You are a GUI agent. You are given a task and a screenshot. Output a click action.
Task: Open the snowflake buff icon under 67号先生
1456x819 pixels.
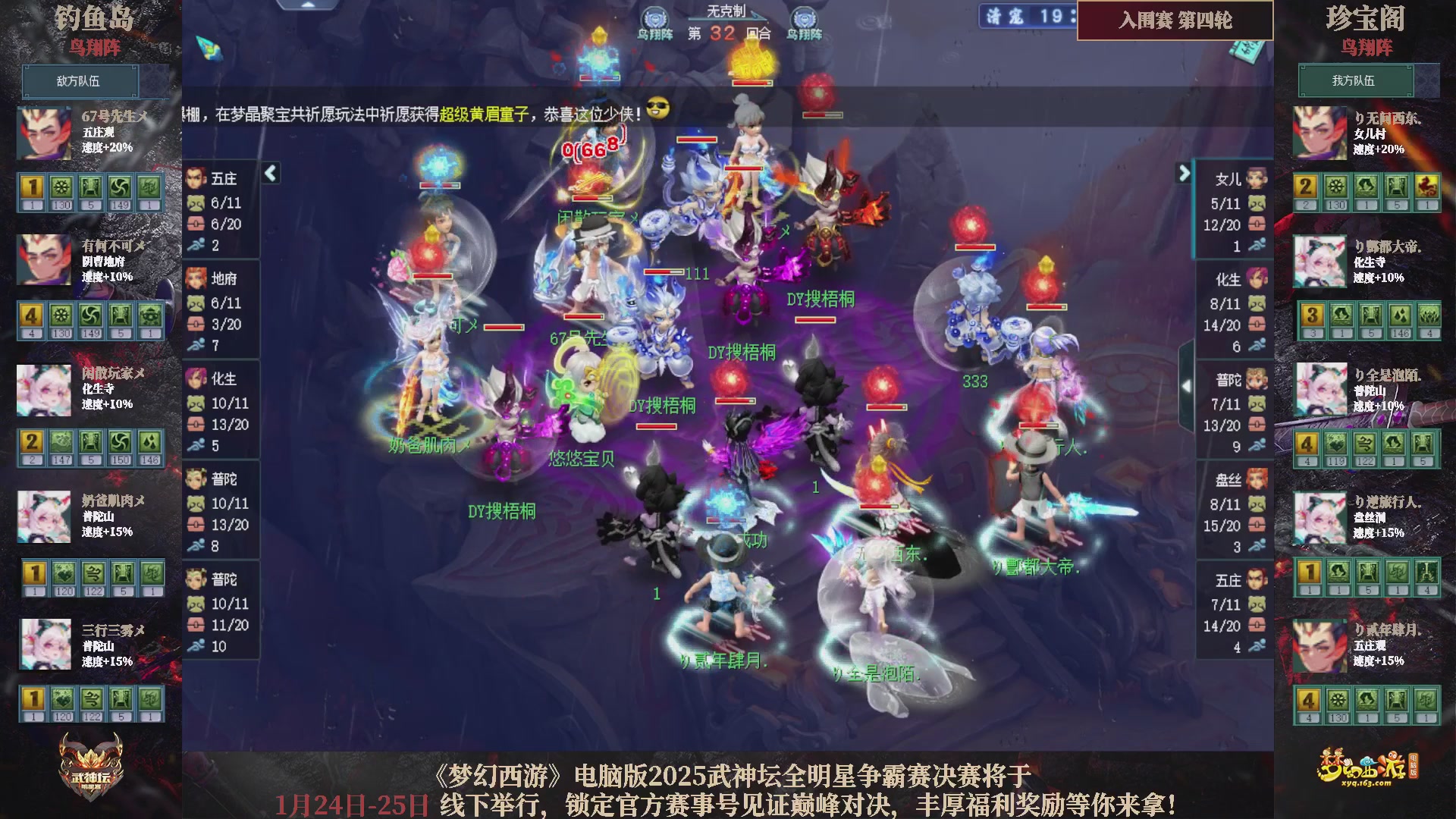[61, 186]
